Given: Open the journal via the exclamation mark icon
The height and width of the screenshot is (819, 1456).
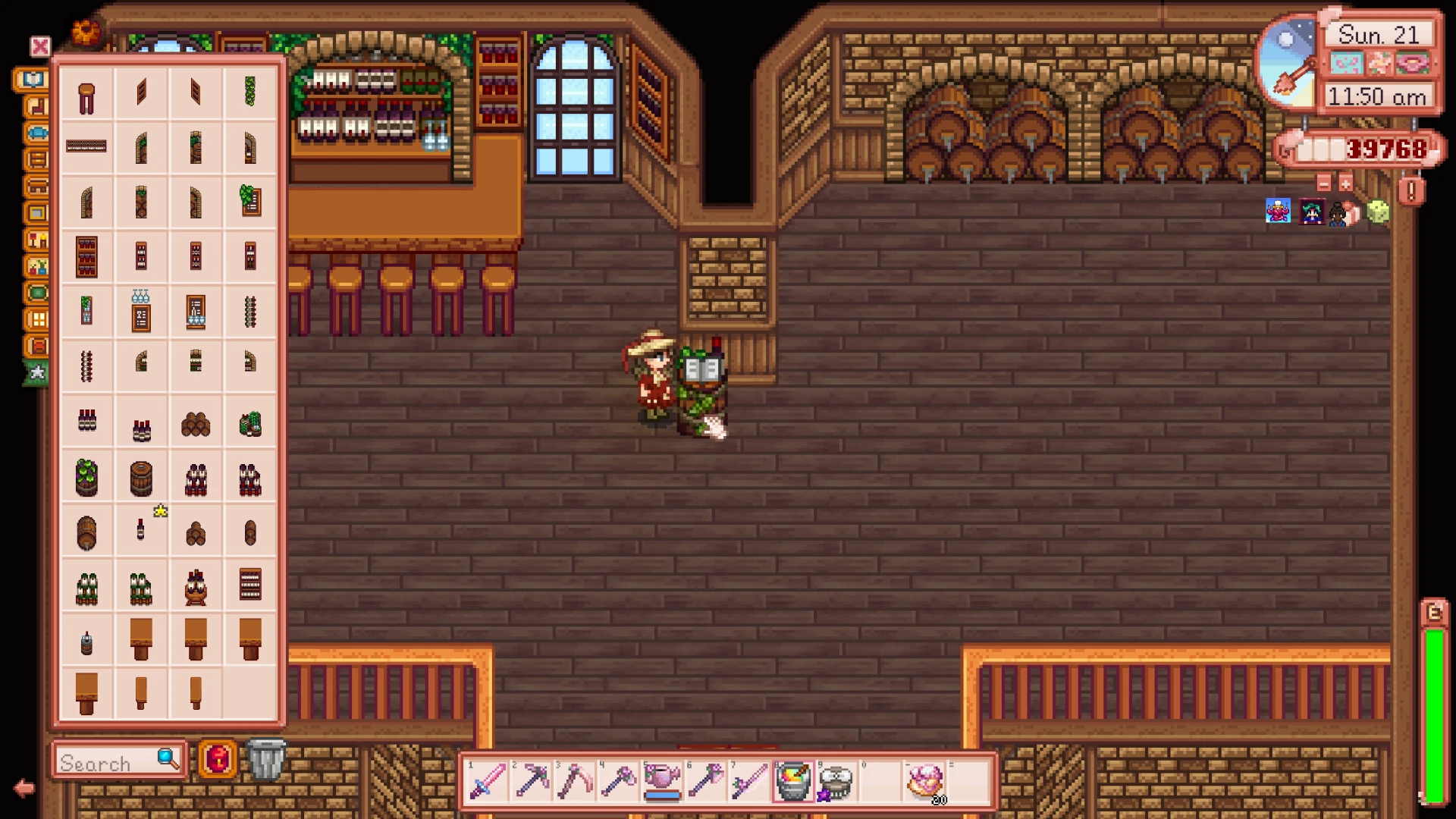Looking at the screenshot, I should tap(1411, 192).
